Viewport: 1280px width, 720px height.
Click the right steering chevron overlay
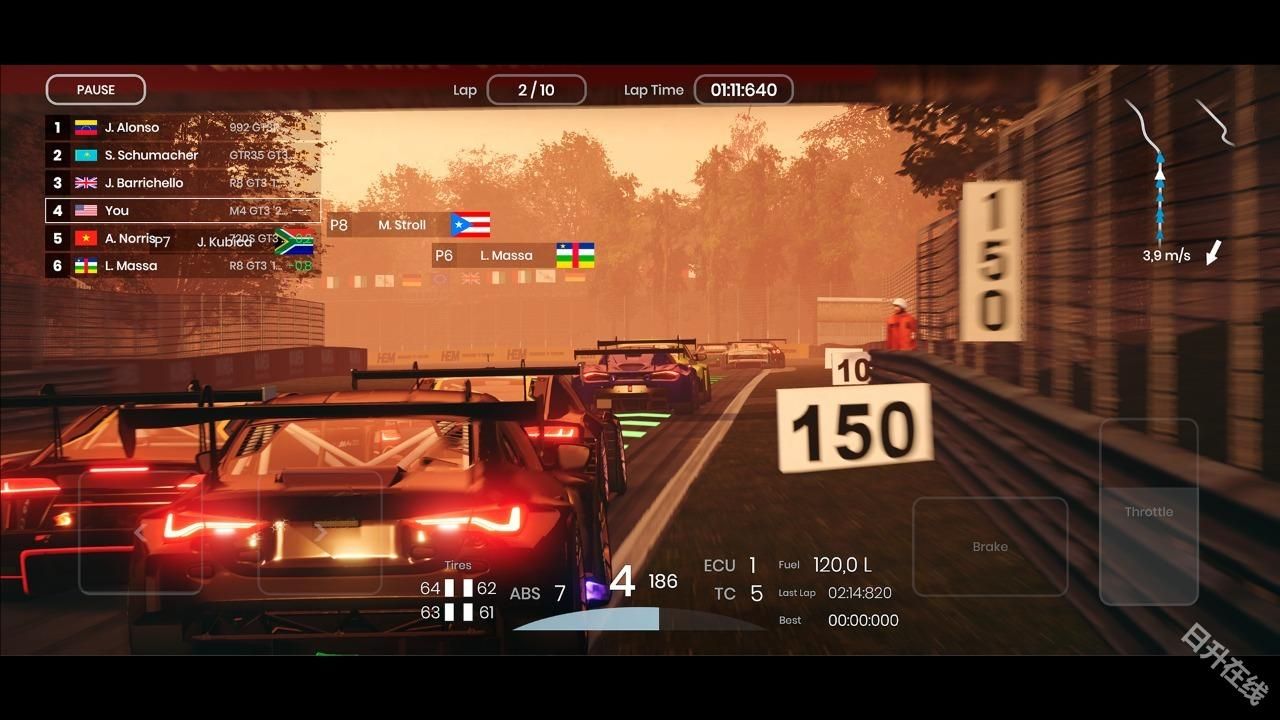pos(320,531)
